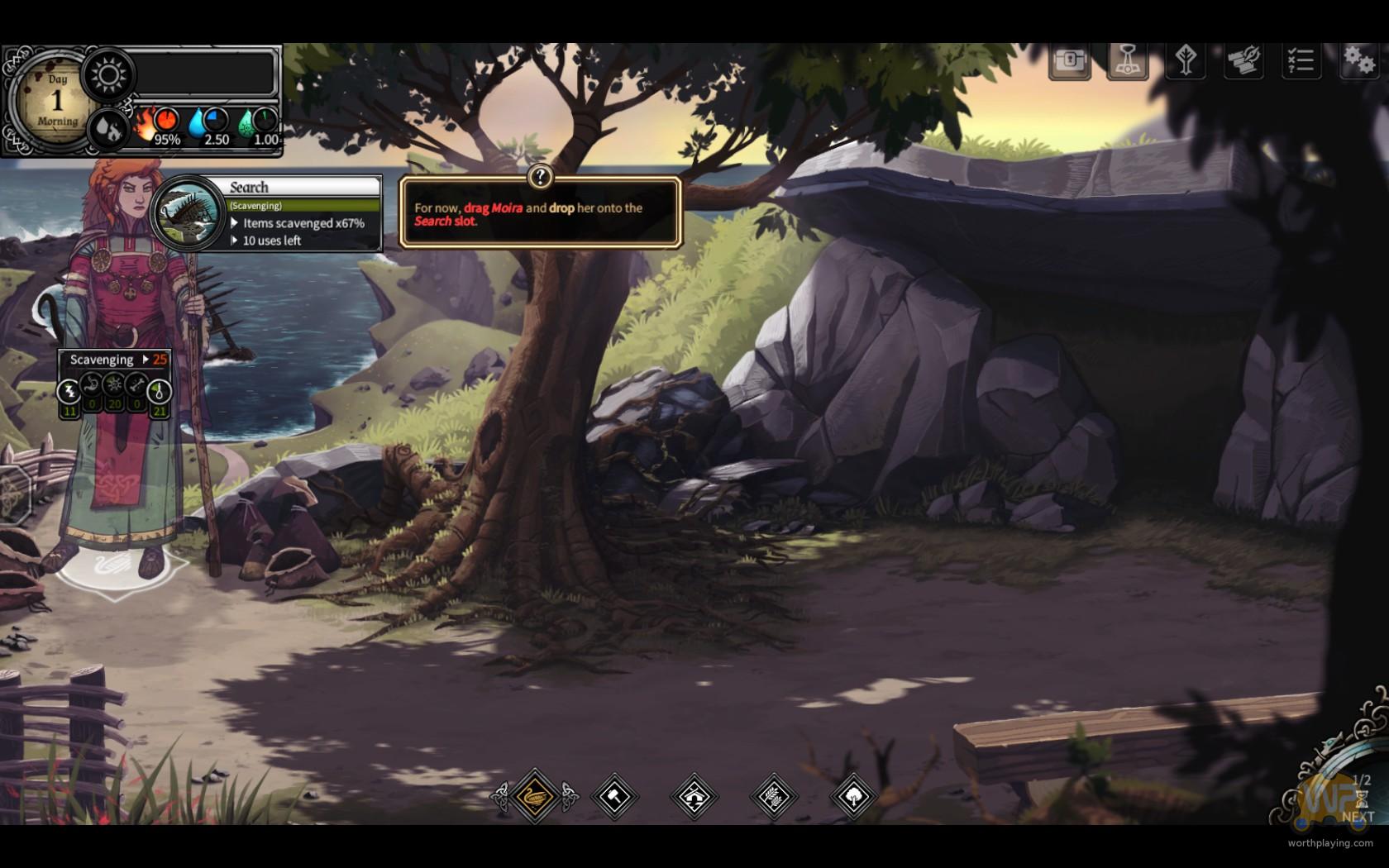This screenshot has height=868, width=1389.
Task: Switch to the wheat farming area
Action: [x=773, y=796]
